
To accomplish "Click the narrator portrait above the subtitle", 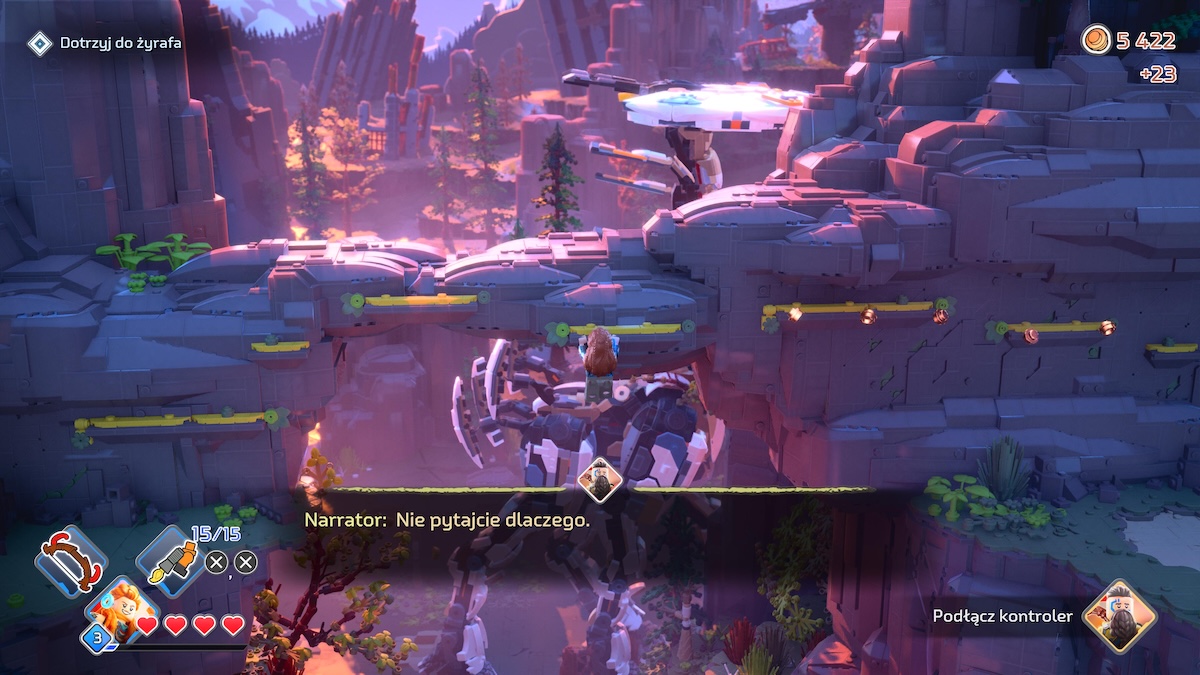I will coord(600,479).
